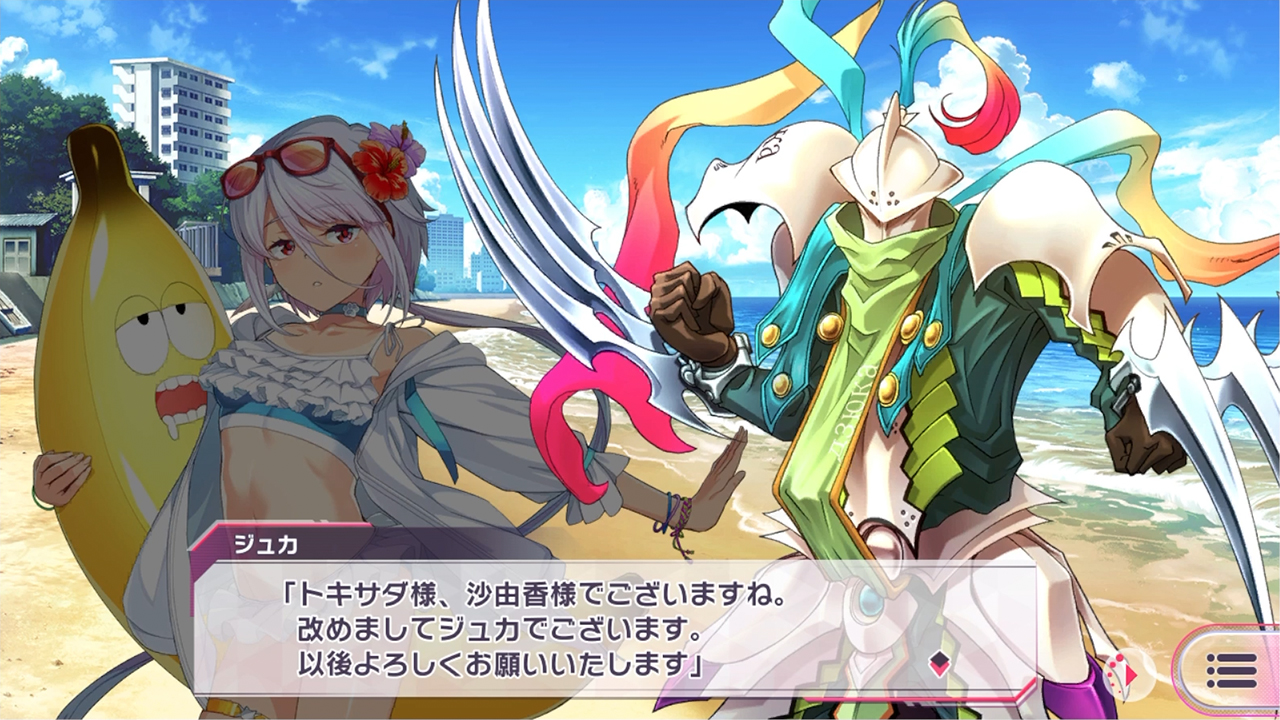Click the diamond continue indicator
Viewport: 1280px width, 720px height.
pos(939,663)
